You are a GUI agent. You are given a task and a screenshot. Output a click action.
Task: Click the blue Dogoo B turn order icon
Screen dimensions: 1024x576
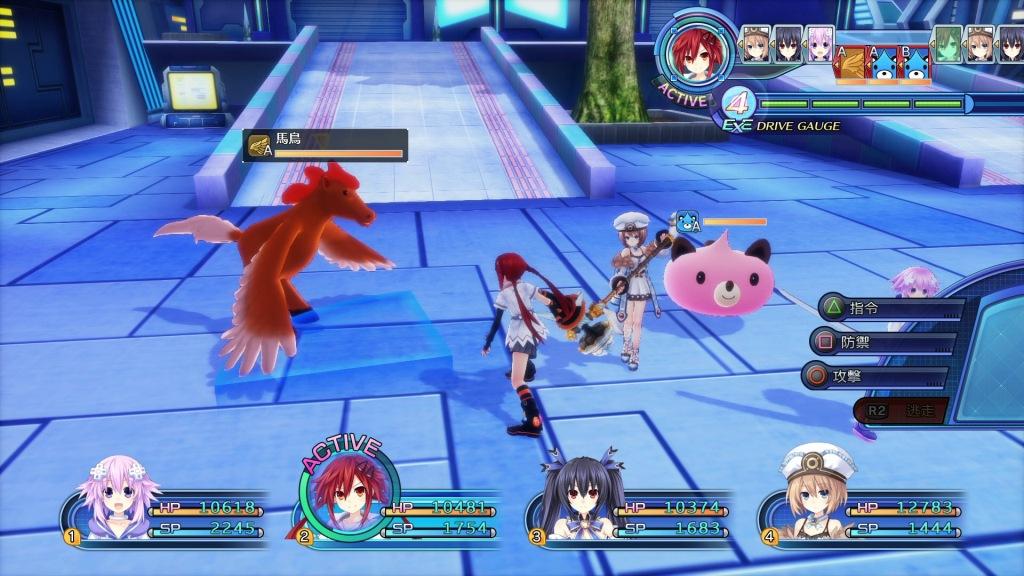[x=915, y=63]
